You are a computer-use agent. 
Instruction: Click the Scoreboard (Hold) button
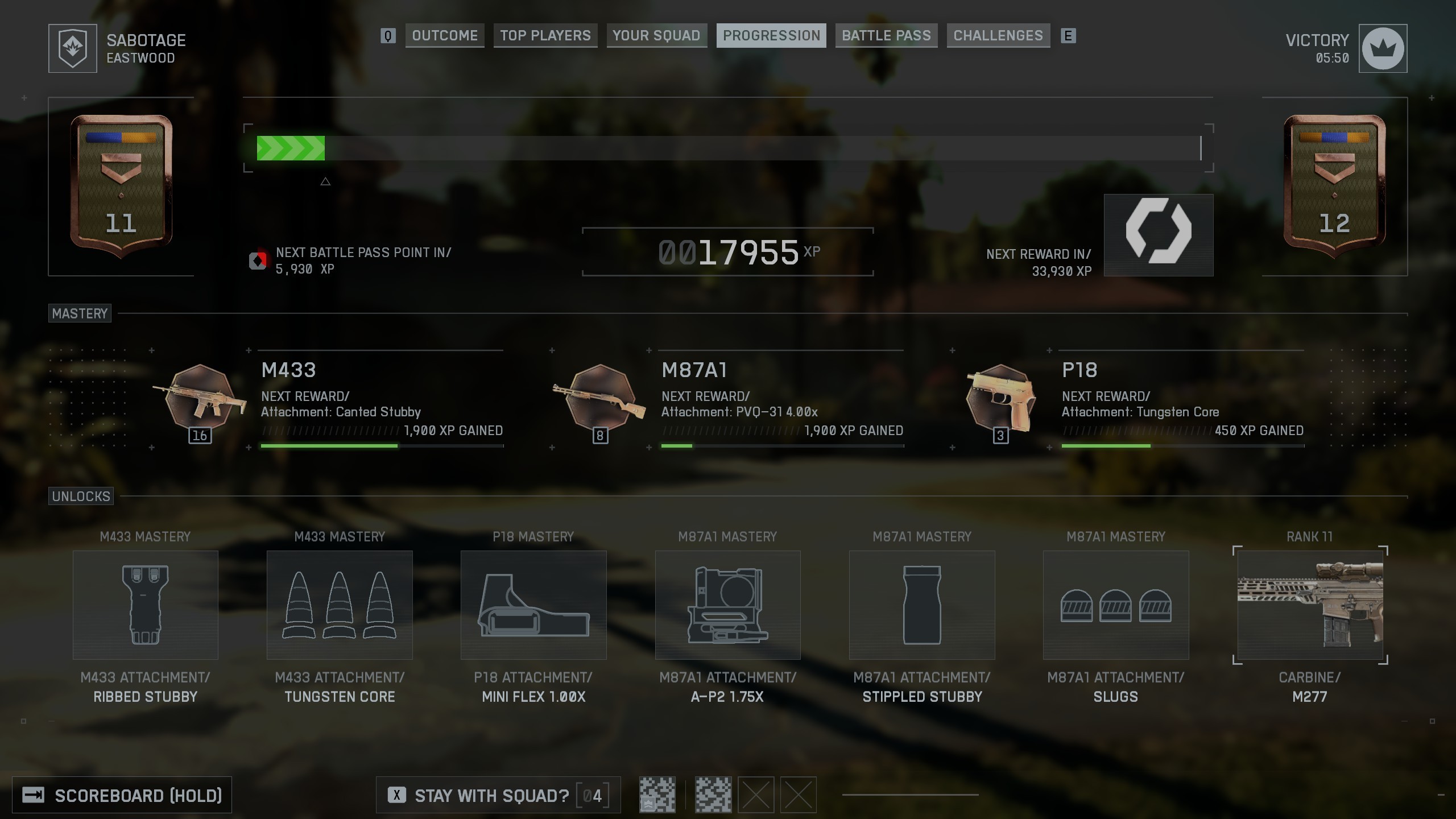pyautogui.click(x=122, y=795)
